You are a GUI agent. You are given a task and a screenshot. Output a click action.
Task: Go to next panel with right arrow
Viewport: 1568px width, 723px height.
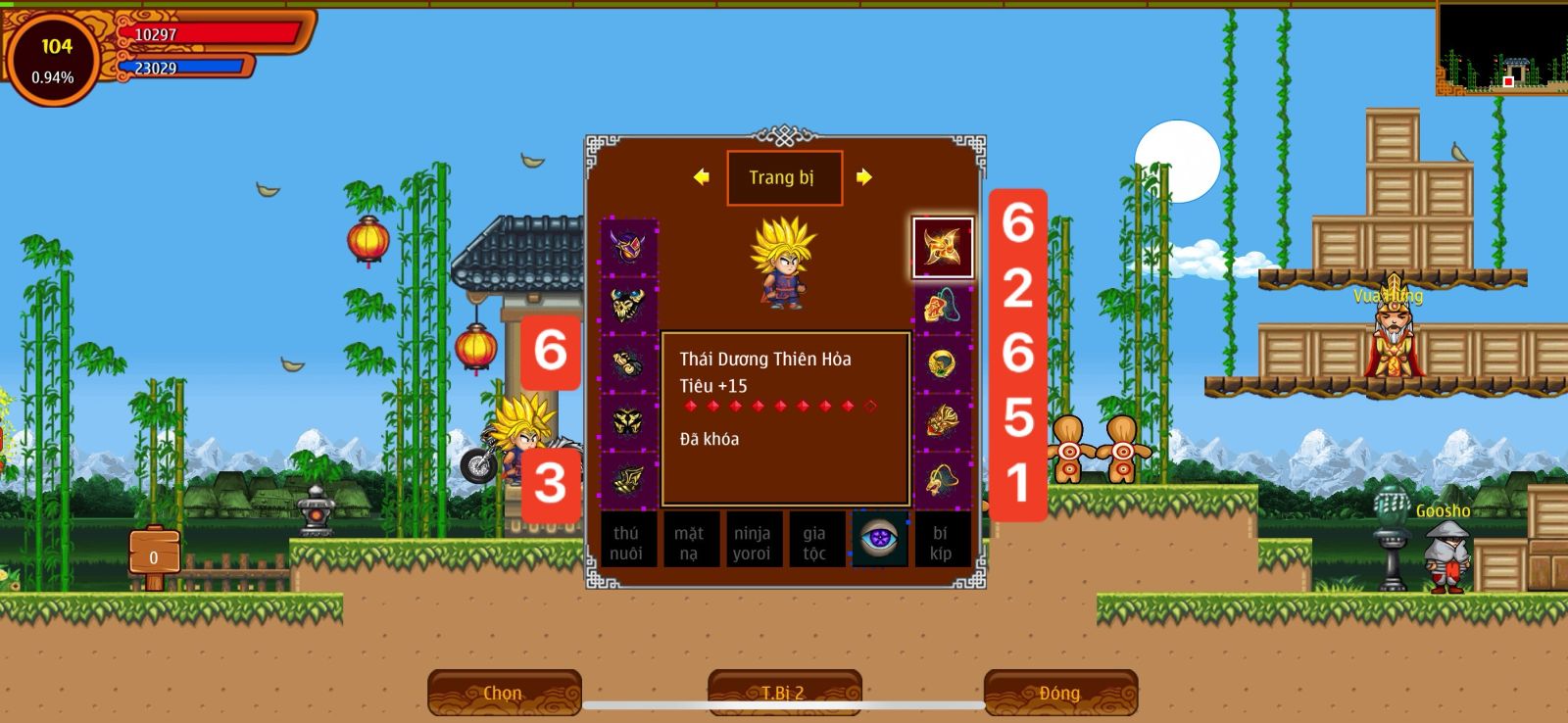tap(863, 177)
